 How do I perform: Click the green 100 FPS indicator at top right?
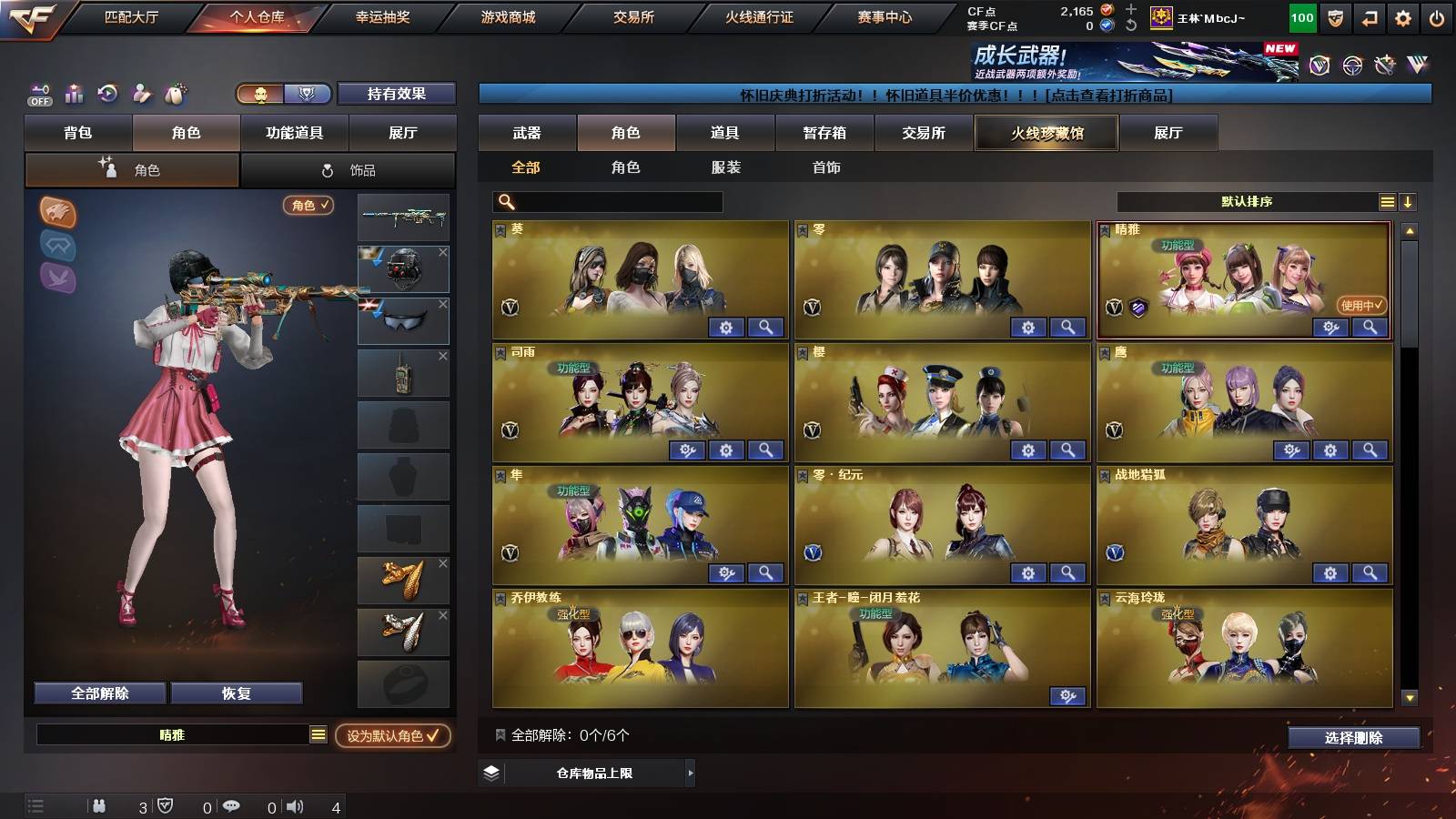point(1303,16)
